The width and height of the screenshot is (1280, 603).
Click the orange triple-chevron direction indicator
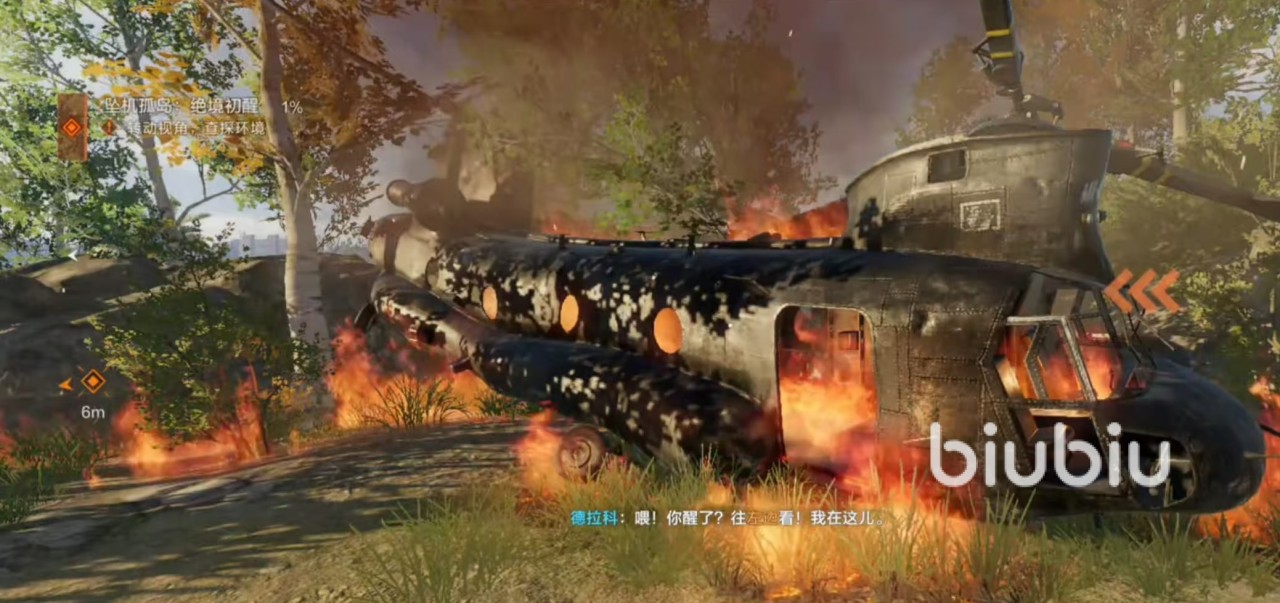click(1142, 290)
